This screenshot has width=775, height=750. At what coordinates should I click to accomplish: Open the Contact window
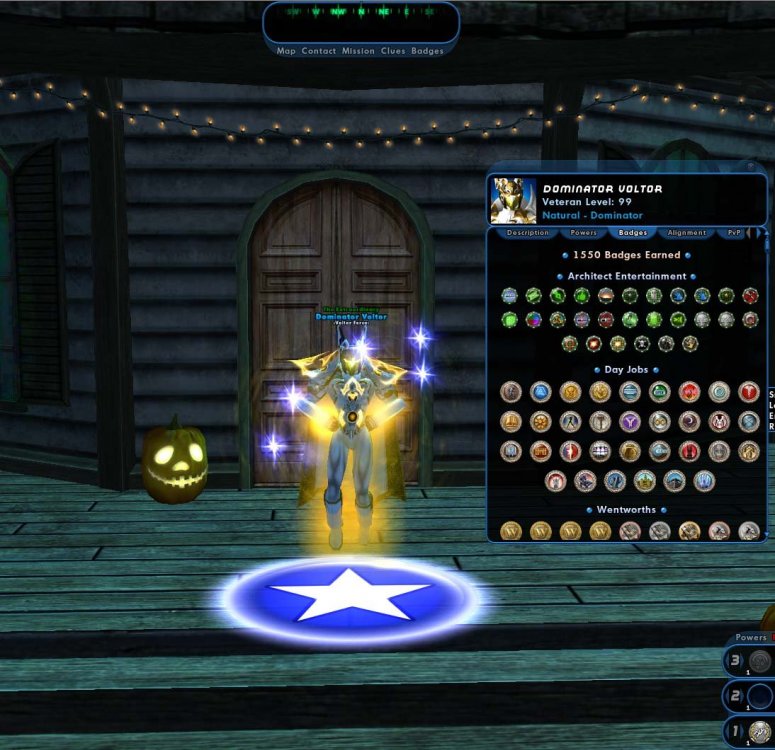point(319,51)
